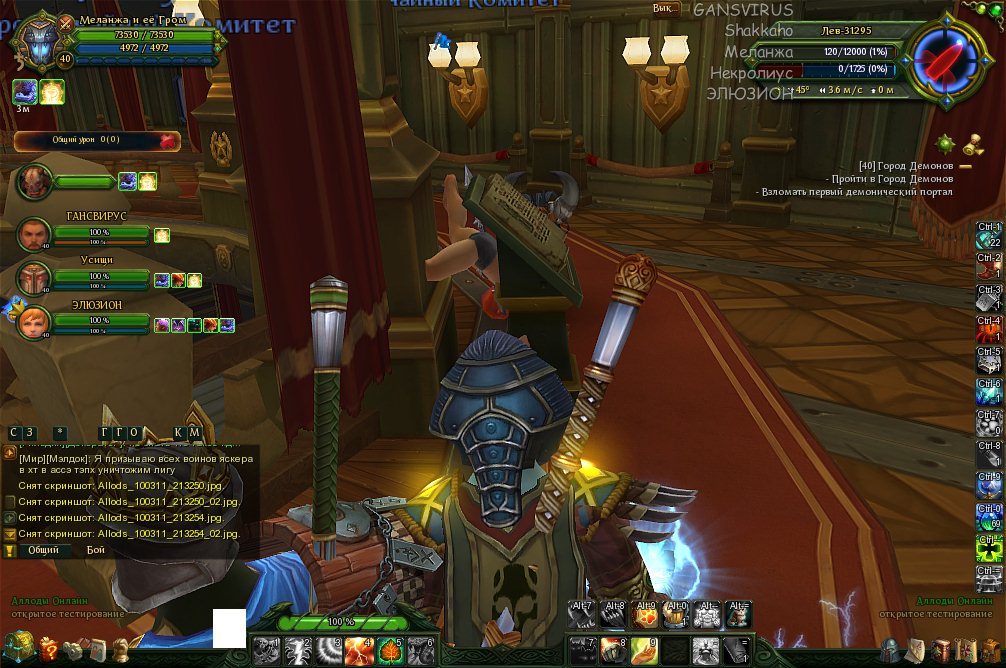Select party member ЭЛЮЗИОН portrait
The height and width of the screenshot is (668, 1006).
33,321
